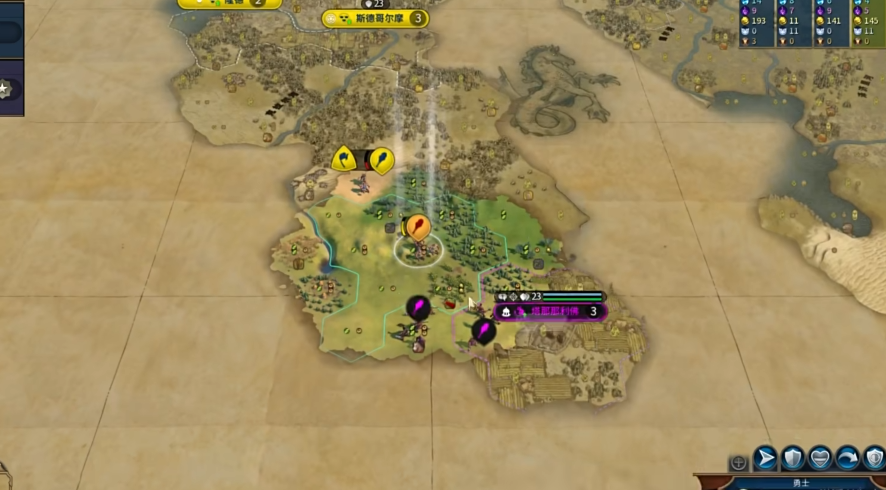Viewport: 886px width, 490px height.
Task: Expand more unit actions with plus button
Action: [738, 462]
